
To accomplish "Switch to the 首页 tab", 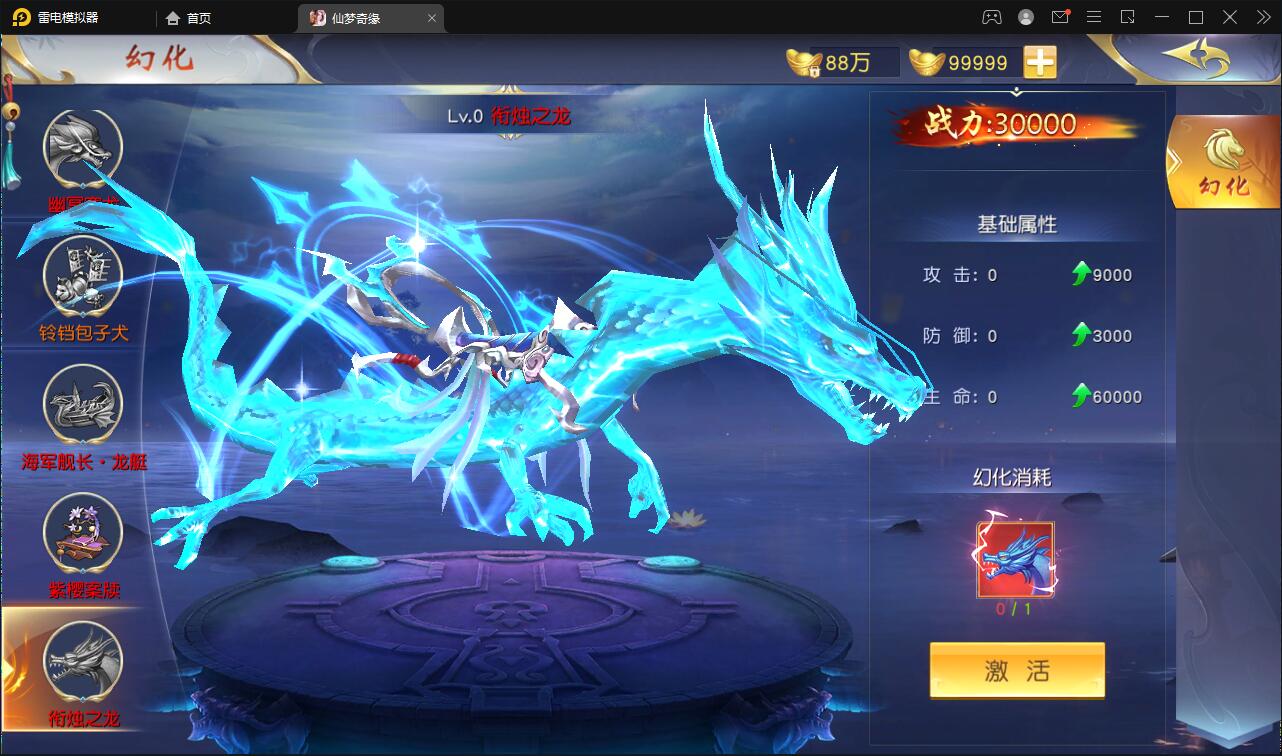I will [187, 17].
